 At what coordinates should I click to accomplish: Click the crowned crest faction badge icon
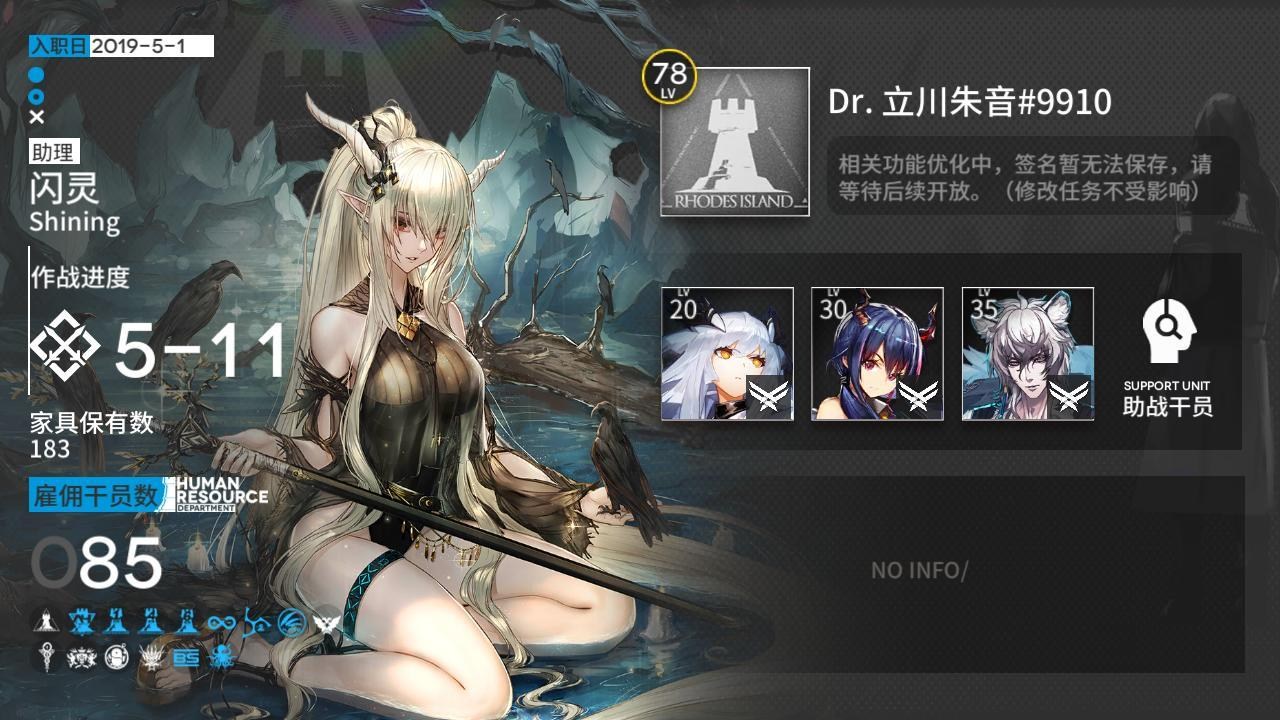pyautogui.click(x=81, y=657)
